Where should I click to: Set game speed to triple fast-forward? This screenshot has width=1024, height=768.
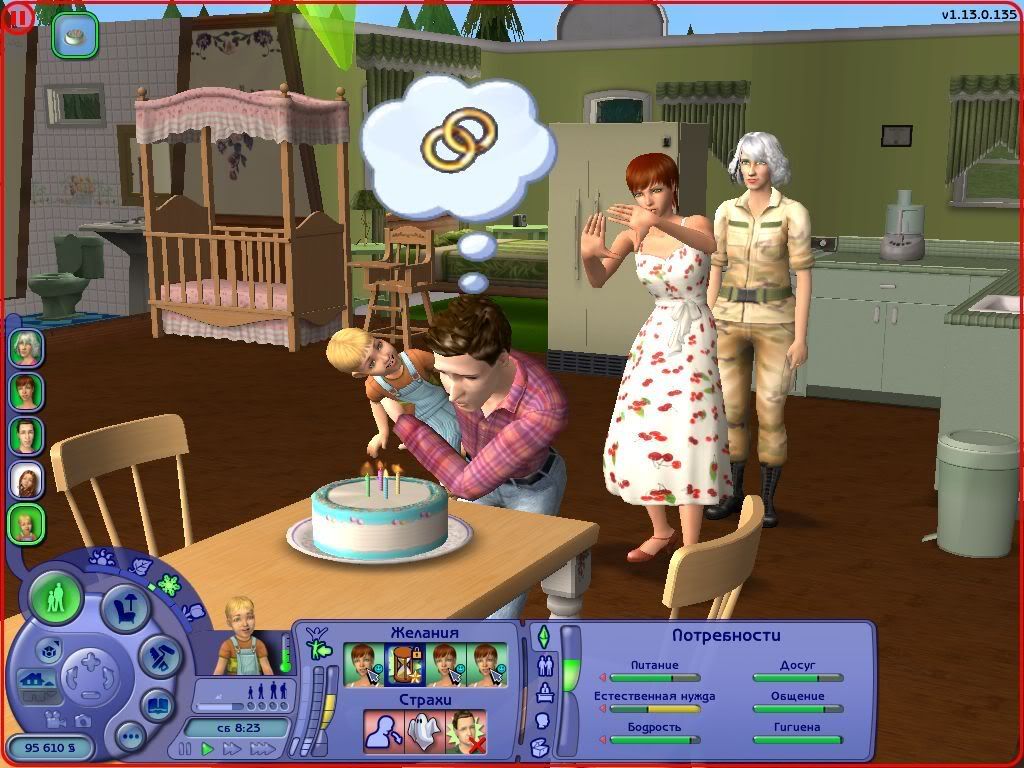point(262,748)
